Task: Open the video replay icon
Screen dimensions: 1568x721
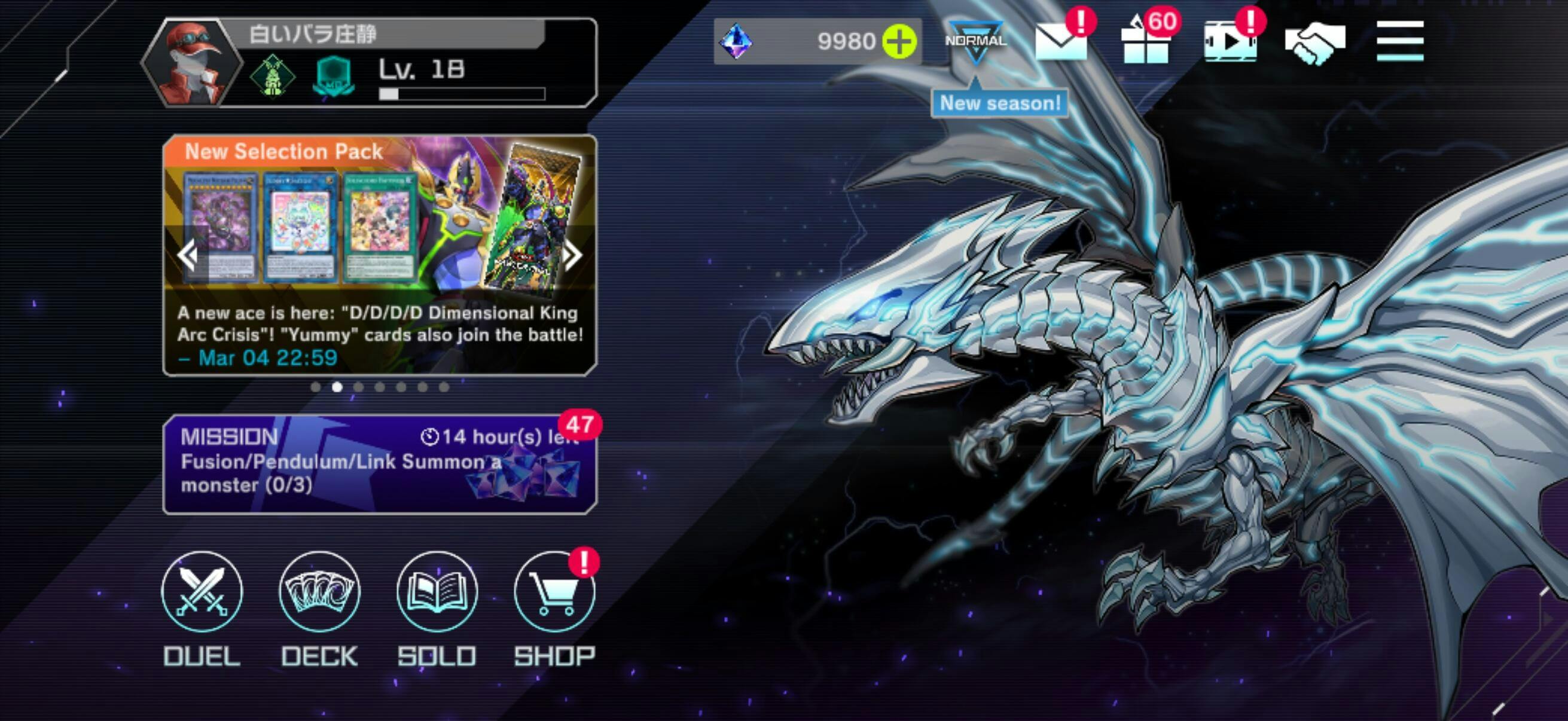Action: (x=1230, y=41)
